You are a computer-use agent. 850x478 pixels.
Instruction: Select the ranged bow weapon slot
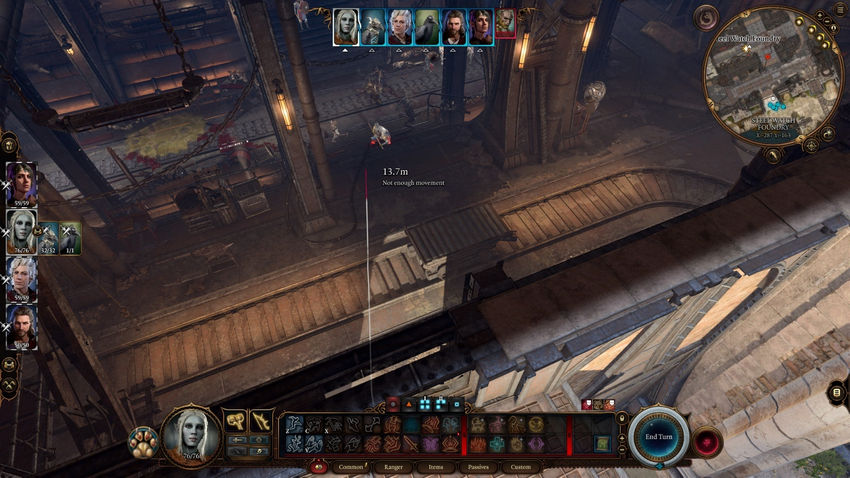point(260,421)
